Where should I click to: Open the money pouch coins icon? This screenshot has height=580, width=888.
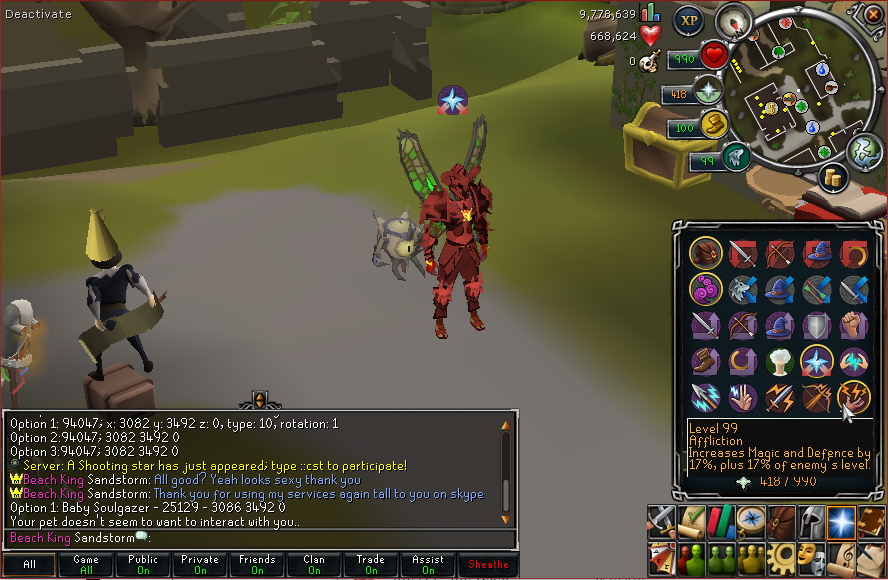[x=832, y=178]
